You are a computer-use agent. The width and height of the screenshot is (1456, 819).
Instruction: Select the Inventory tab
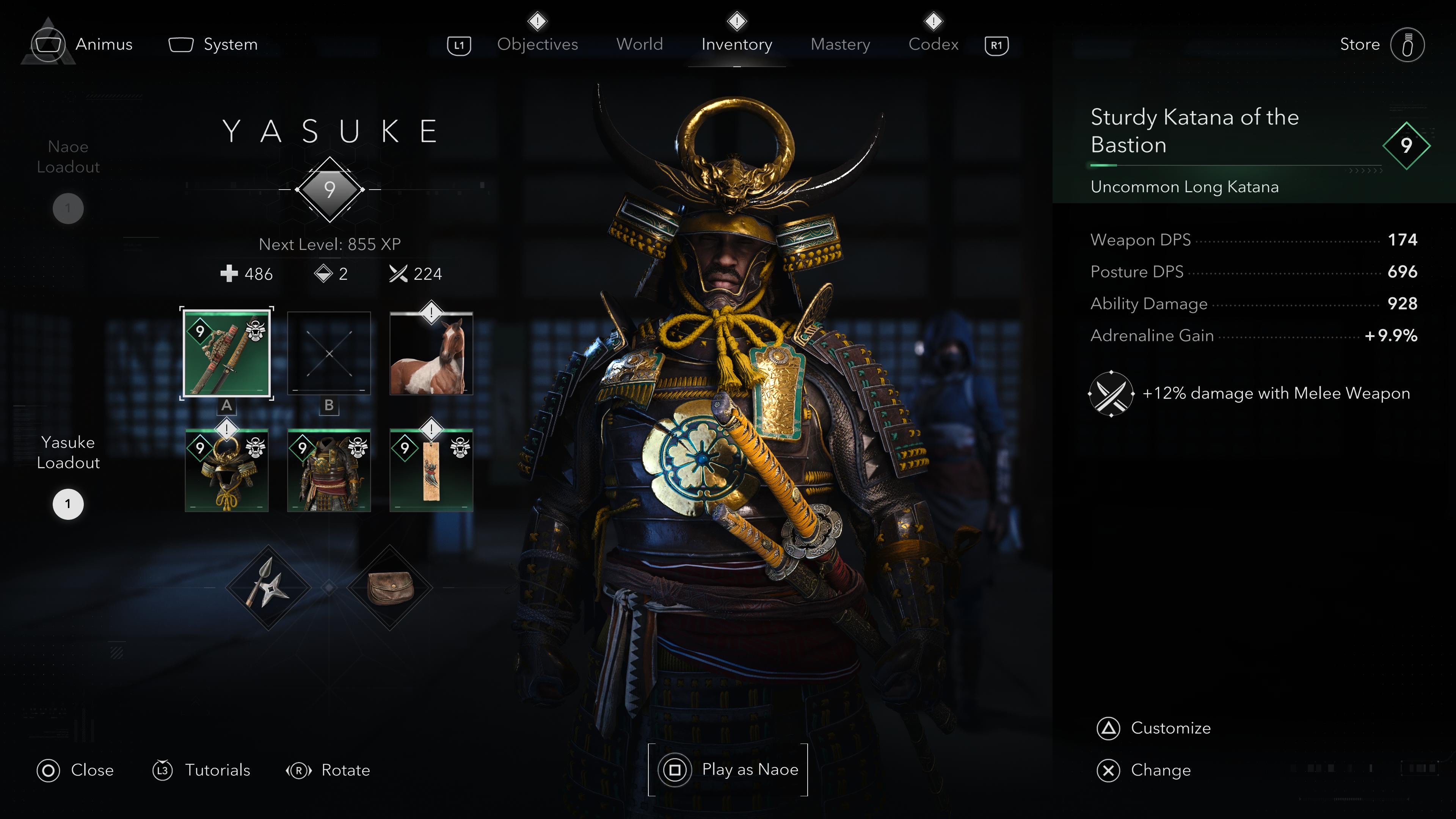736,44
